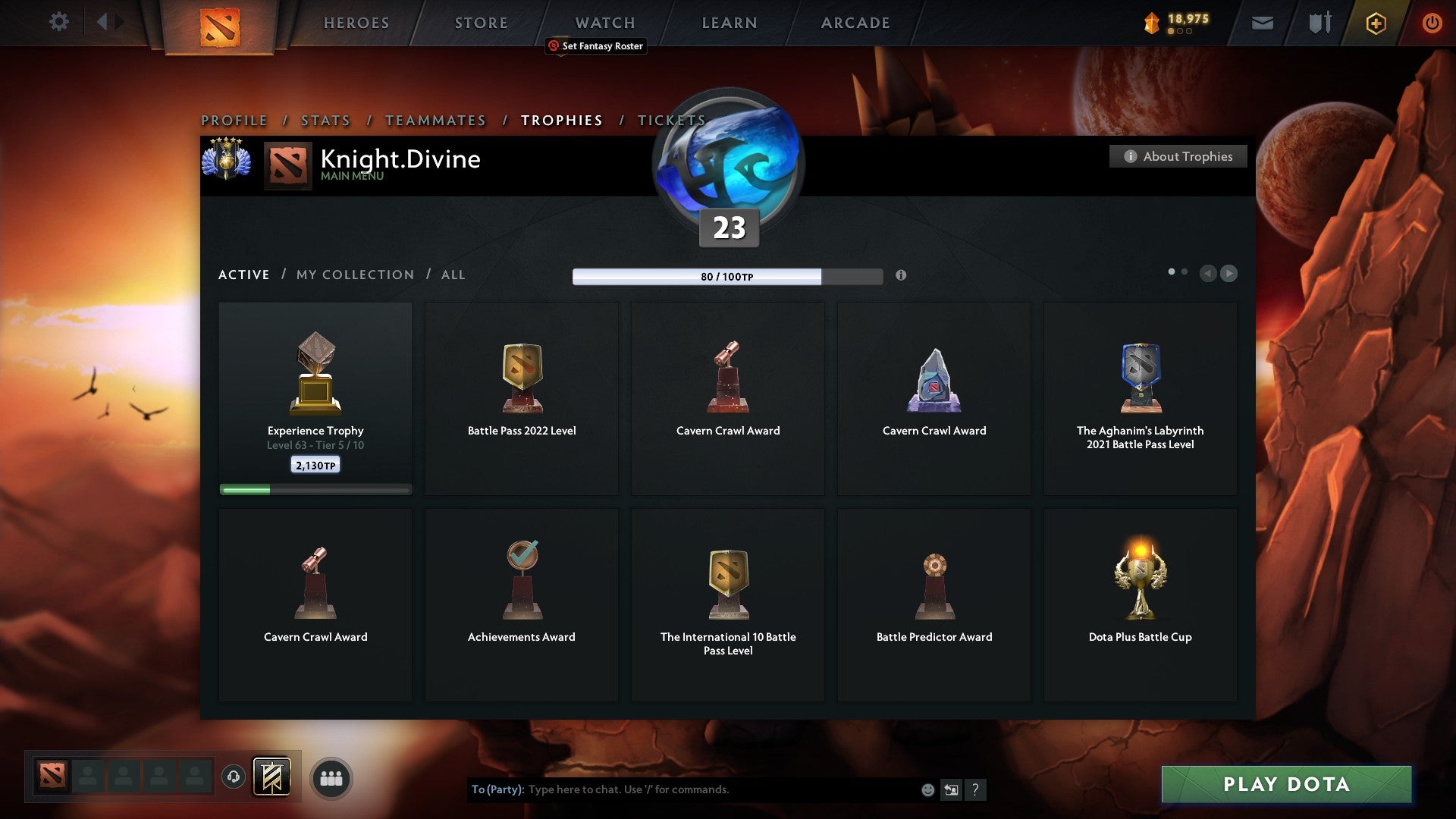
Task: Toggle the About Trophies info panel
Action: pyautogui.click(x=1178, y=156)
